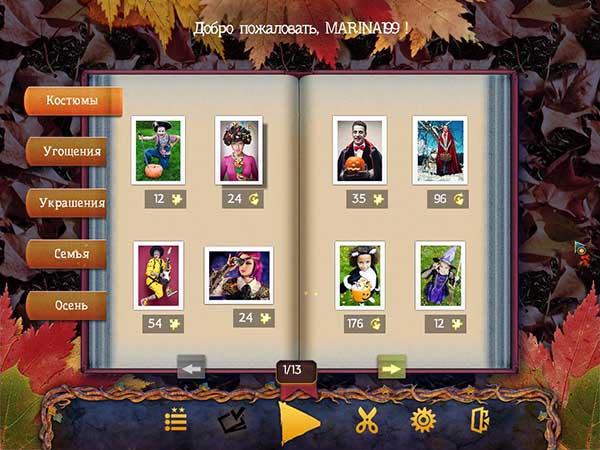Open the vampire holding pumpkin photo
This screenshot has width=600, height=450.
(359, 150)
